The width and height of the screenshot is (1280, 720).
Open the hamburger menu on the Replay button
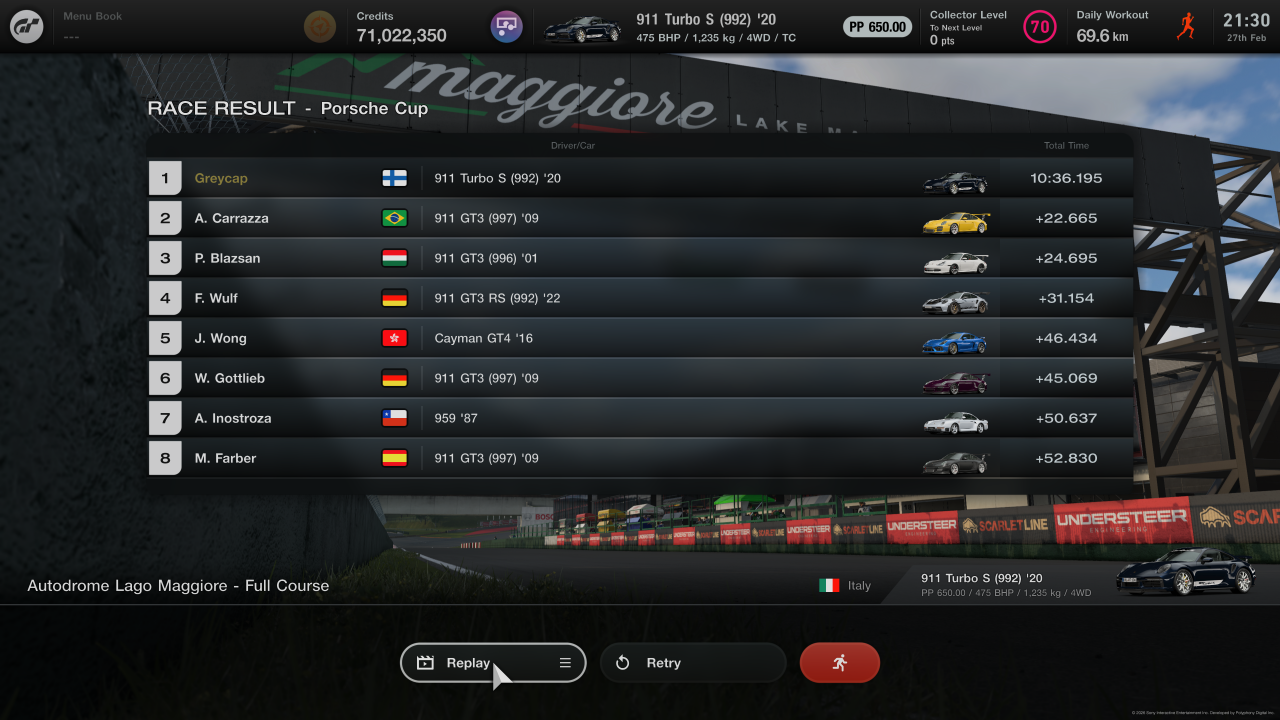coord(565,662)
